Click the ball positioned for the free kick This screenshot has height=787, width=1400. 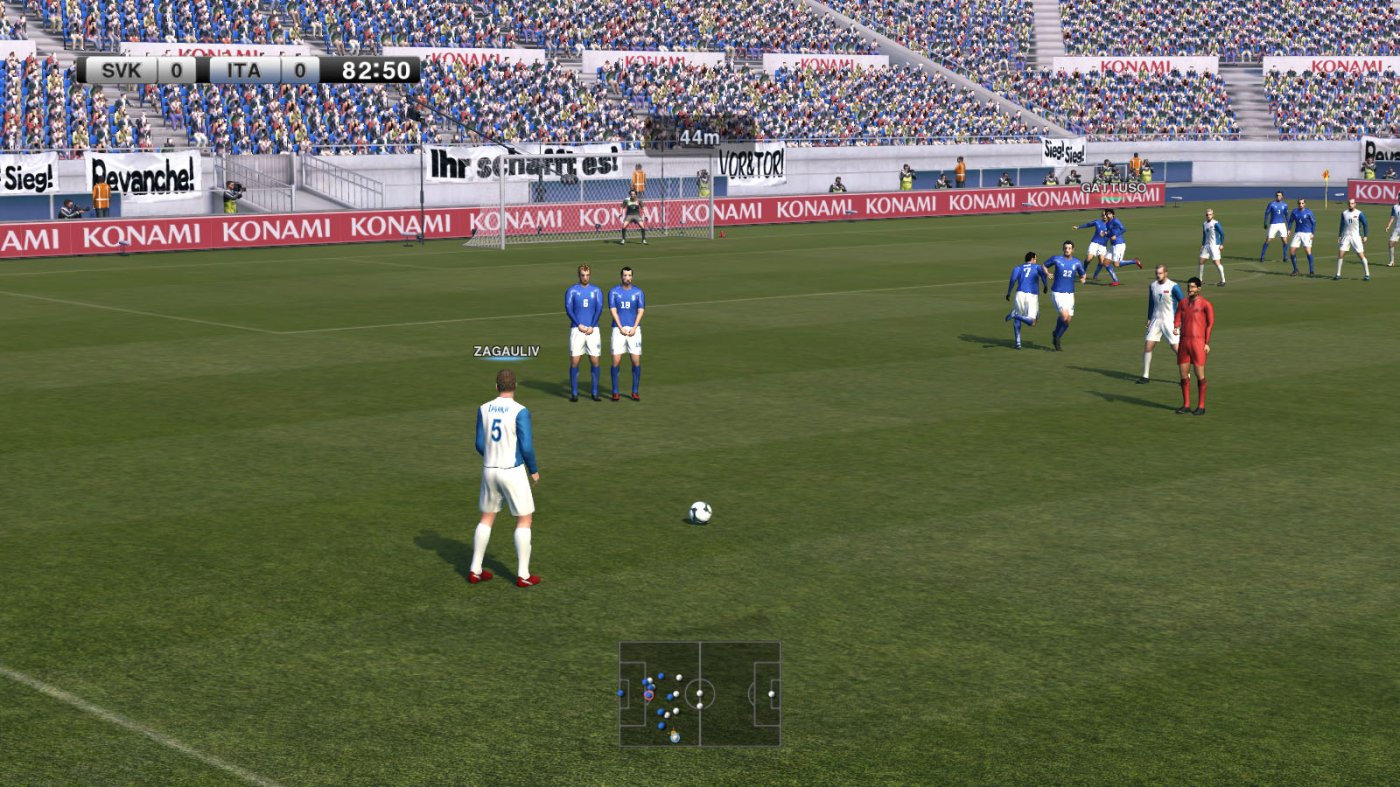[x=702, y=512]
